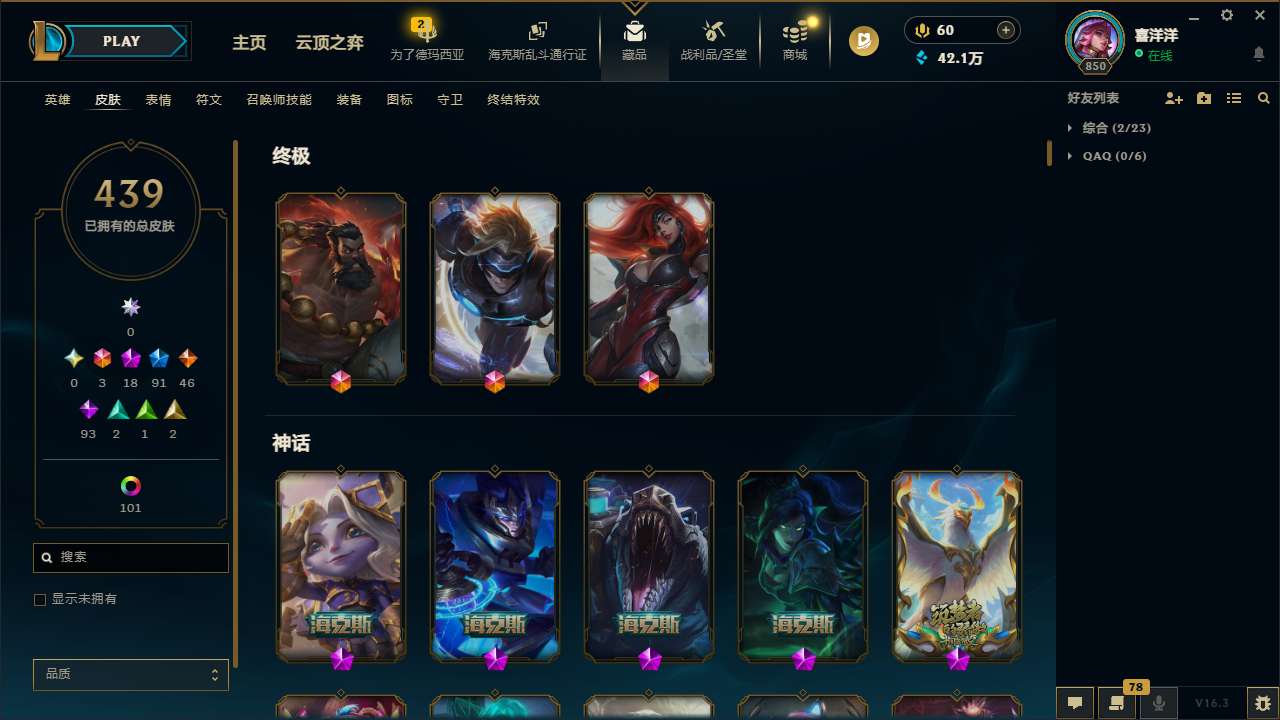Viewport: 1280px width, 720px height.
Task: Click the add friend icon
Action: coord(1174,98)
